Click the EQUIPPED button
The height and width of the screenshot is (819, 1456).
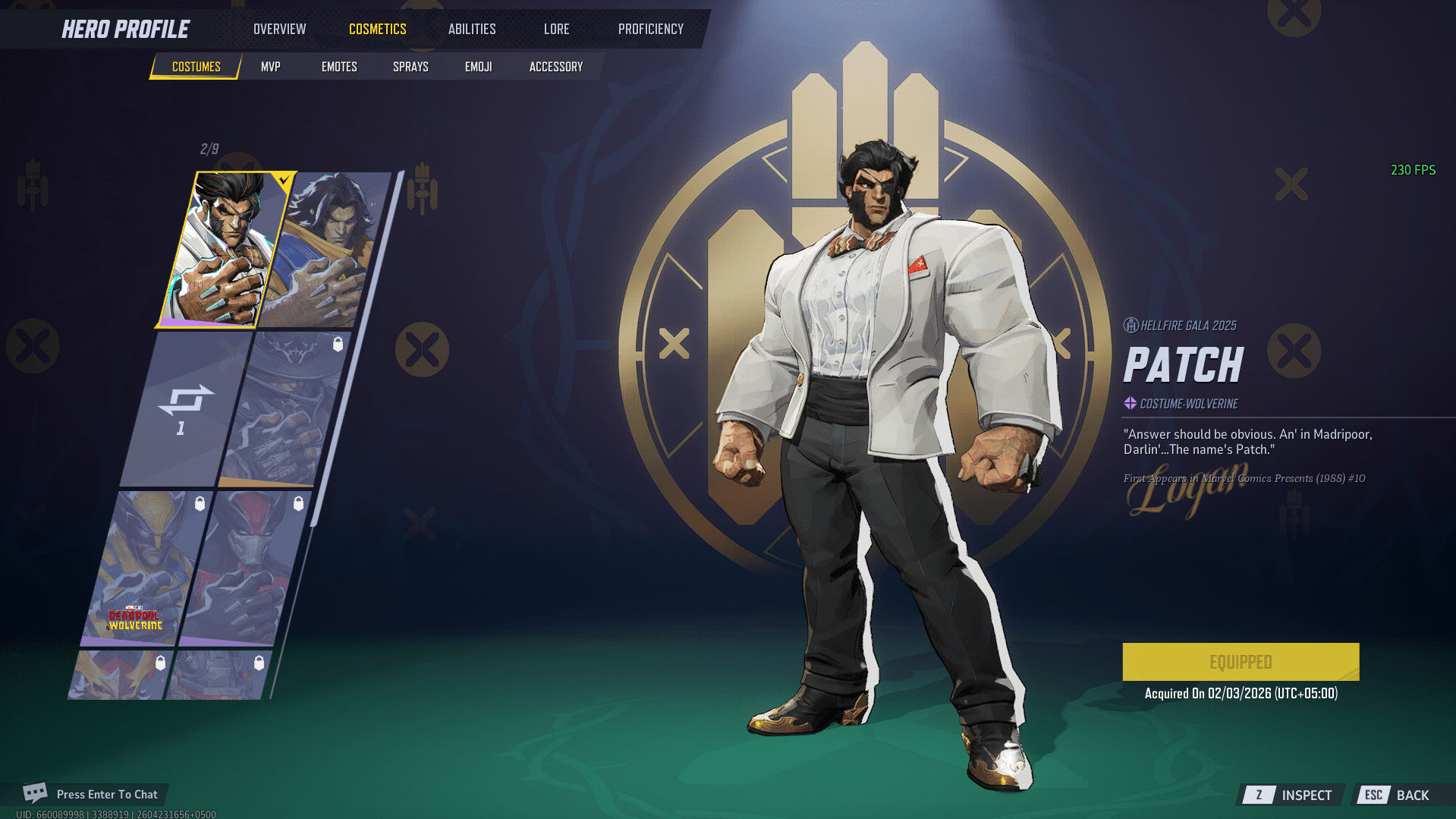1241,661
